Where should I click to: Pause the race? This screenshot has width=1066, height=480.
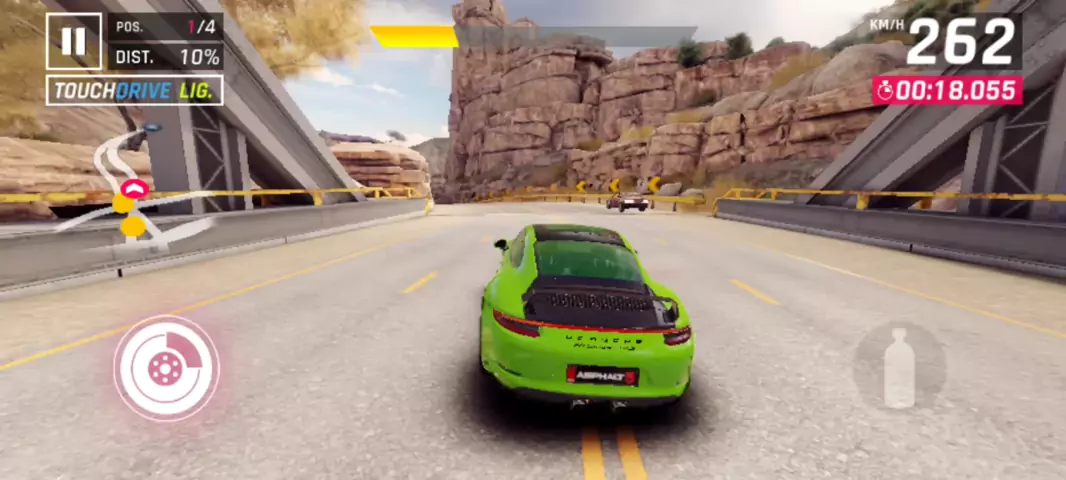73,41
